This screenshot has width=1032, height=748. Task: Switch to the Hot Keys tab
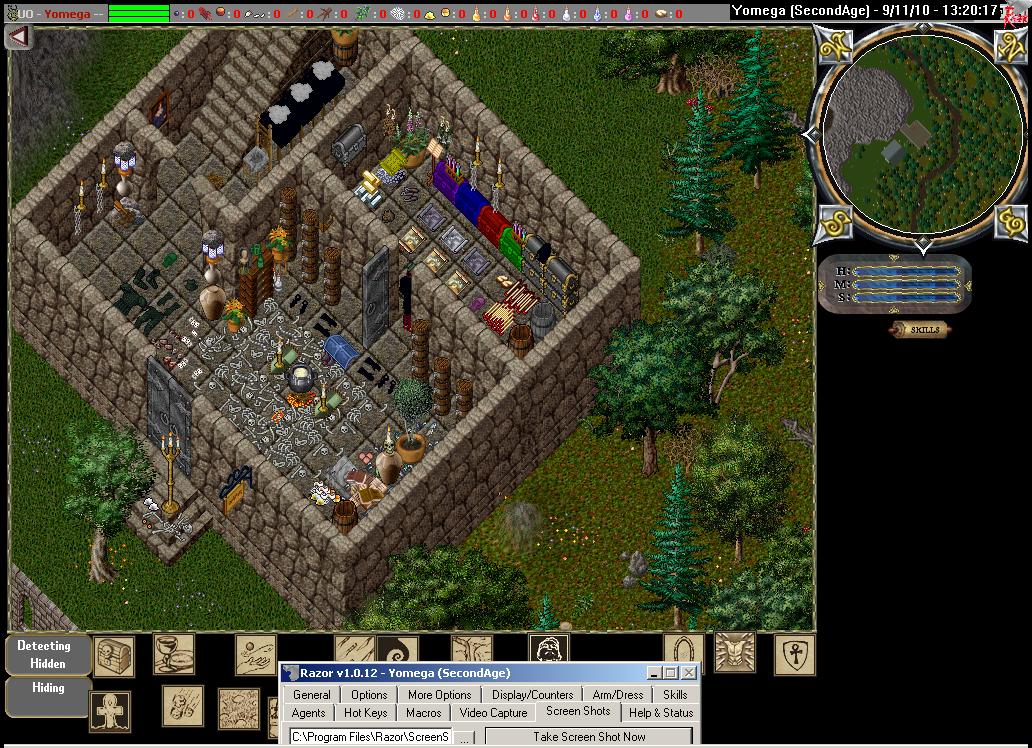(365, 713)
